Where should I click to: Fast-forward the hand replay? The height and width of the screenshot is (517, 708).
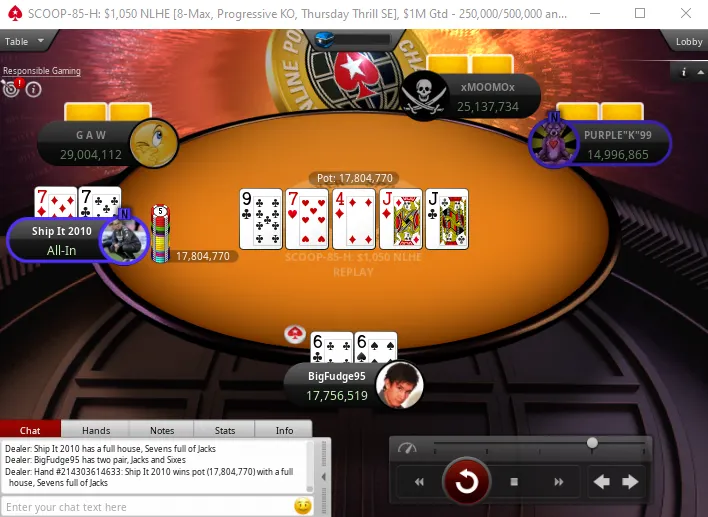point(557,482)
